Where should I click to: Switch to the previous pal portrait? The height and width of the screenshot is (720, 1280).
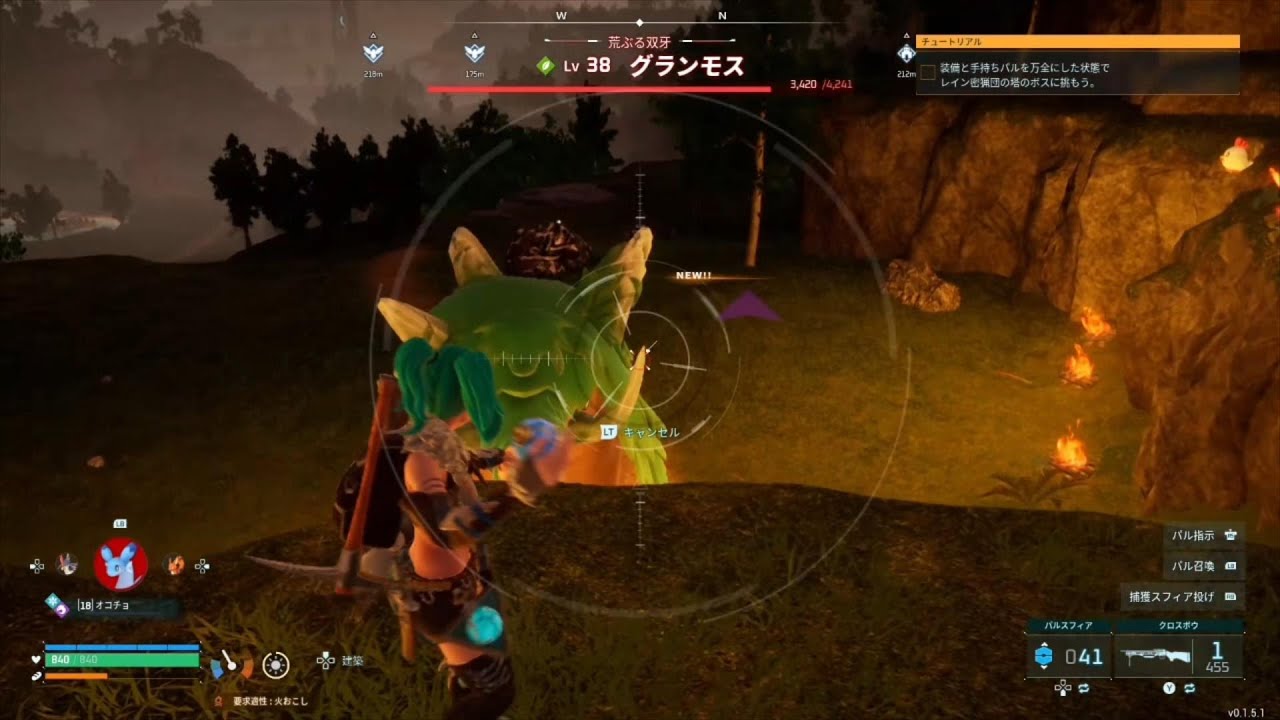[68, 565]
